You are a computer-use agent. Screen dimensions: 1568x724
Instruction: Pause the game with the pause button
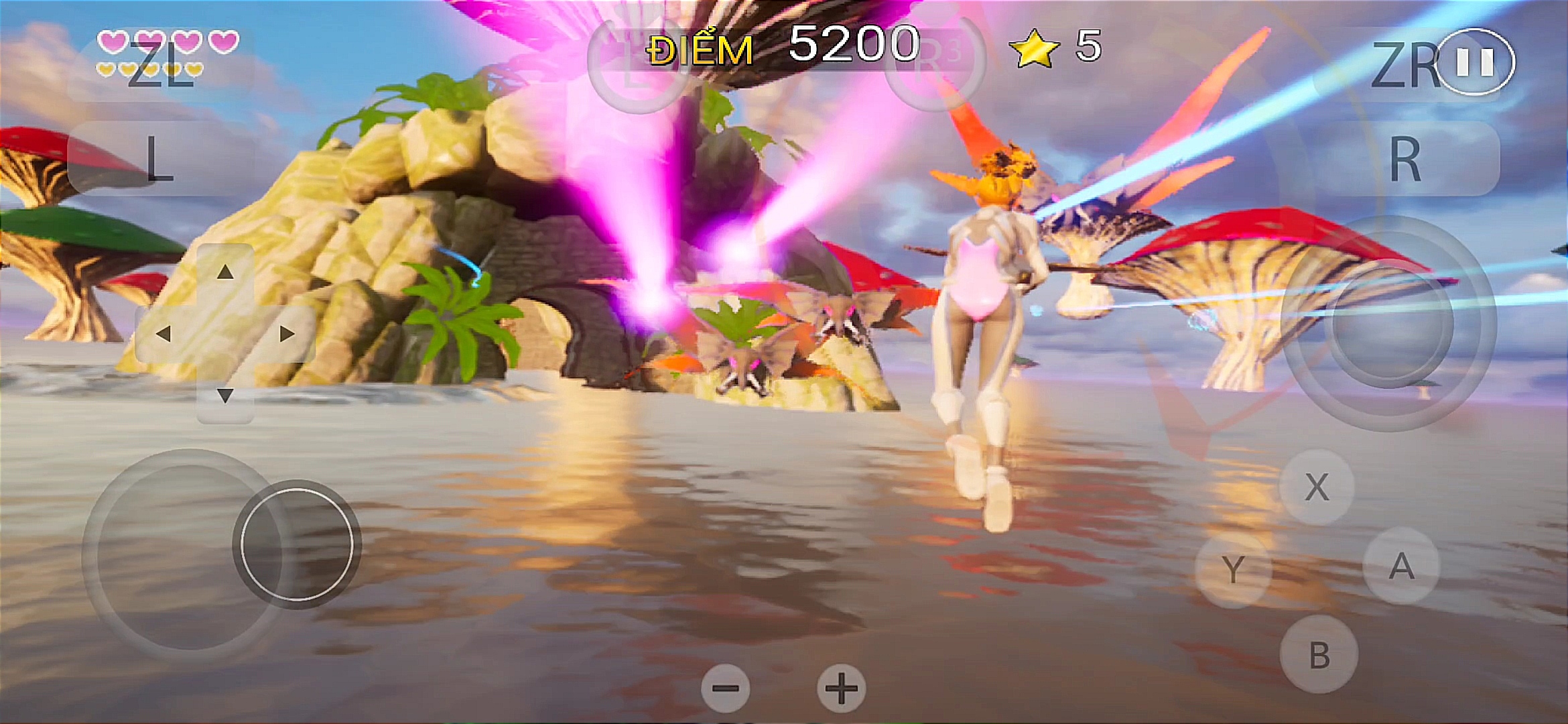[x=1476, y=62]
